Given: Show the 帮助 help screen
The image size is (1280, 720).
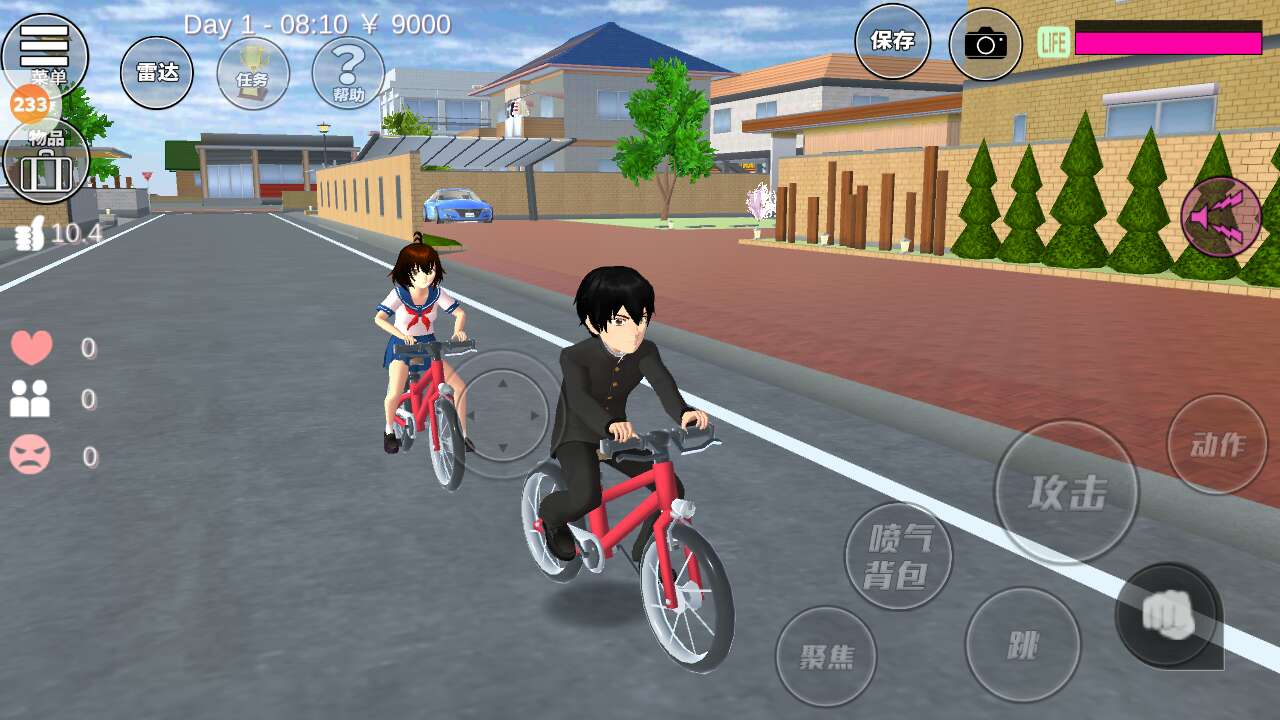Looking at the screenshot, I should tap(348, 73).
